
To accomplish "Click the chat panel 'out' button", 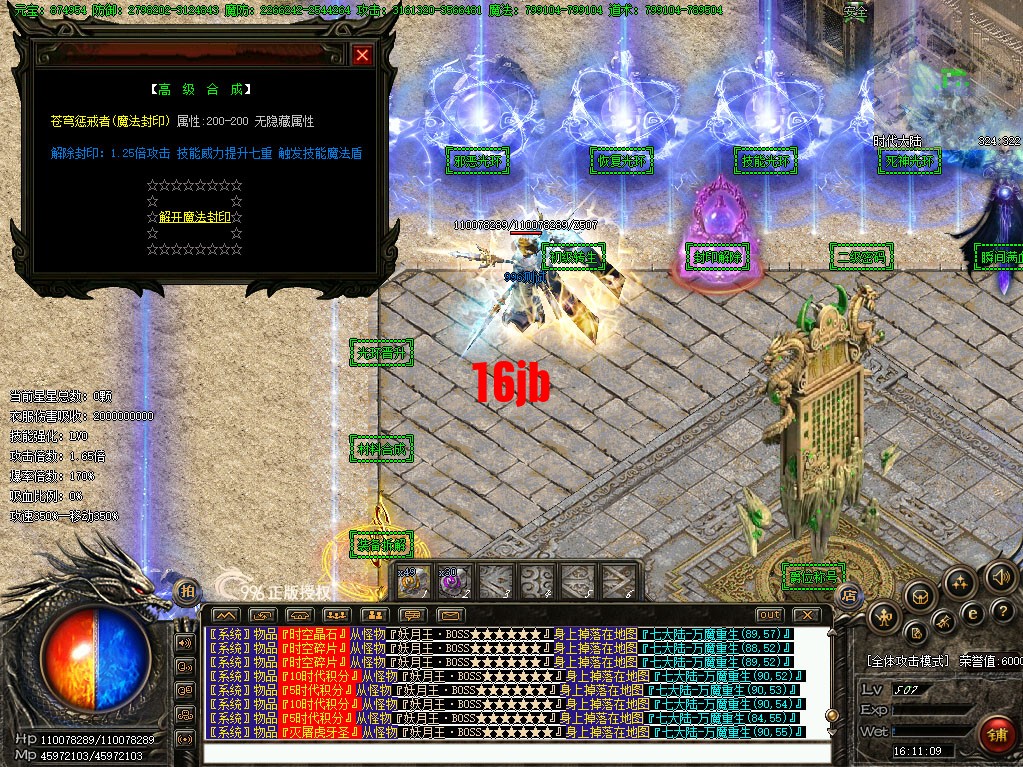I will coord(769,614).
